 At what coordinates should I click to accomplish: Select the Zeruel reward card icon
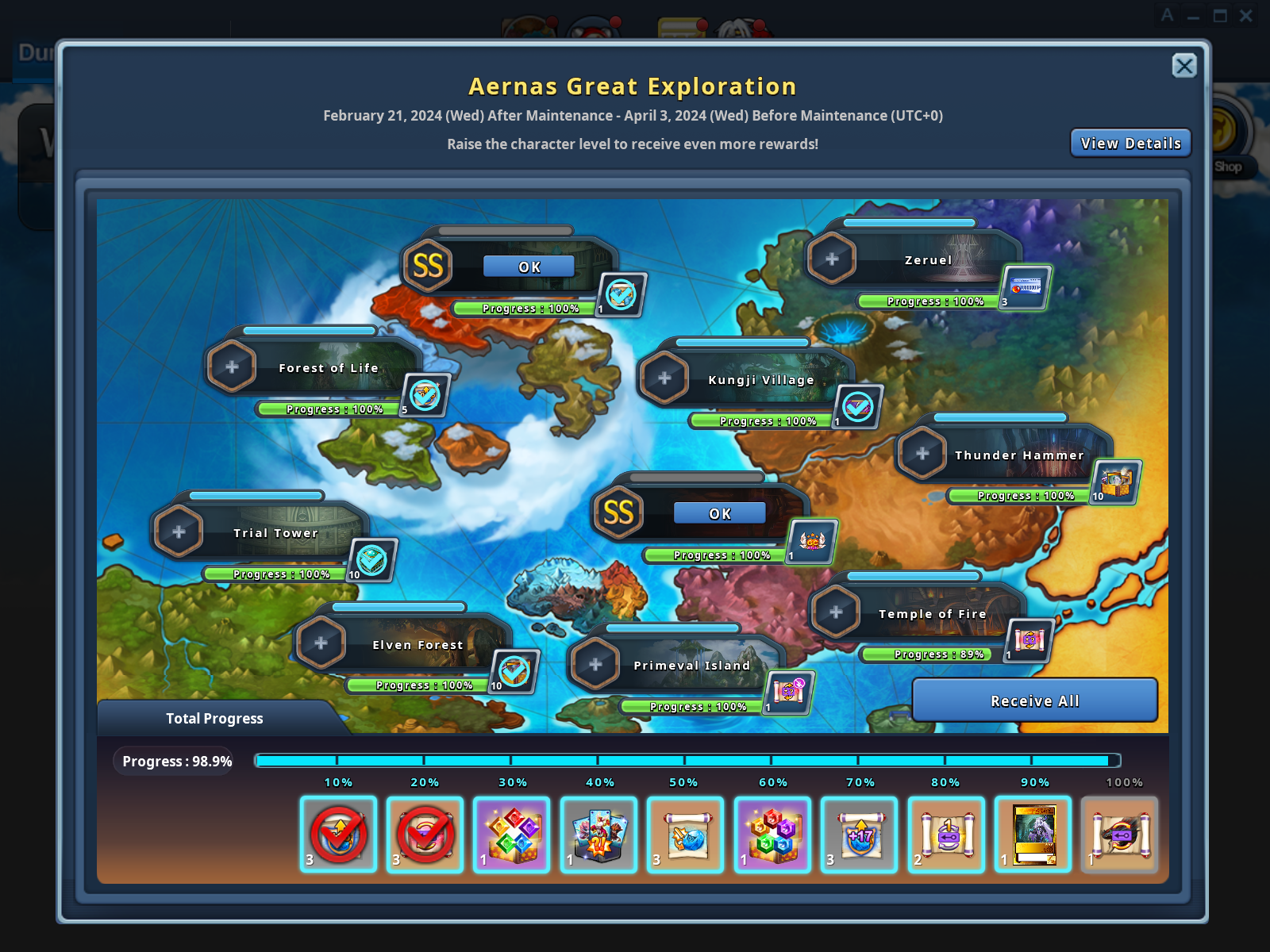pos(1026,290)
